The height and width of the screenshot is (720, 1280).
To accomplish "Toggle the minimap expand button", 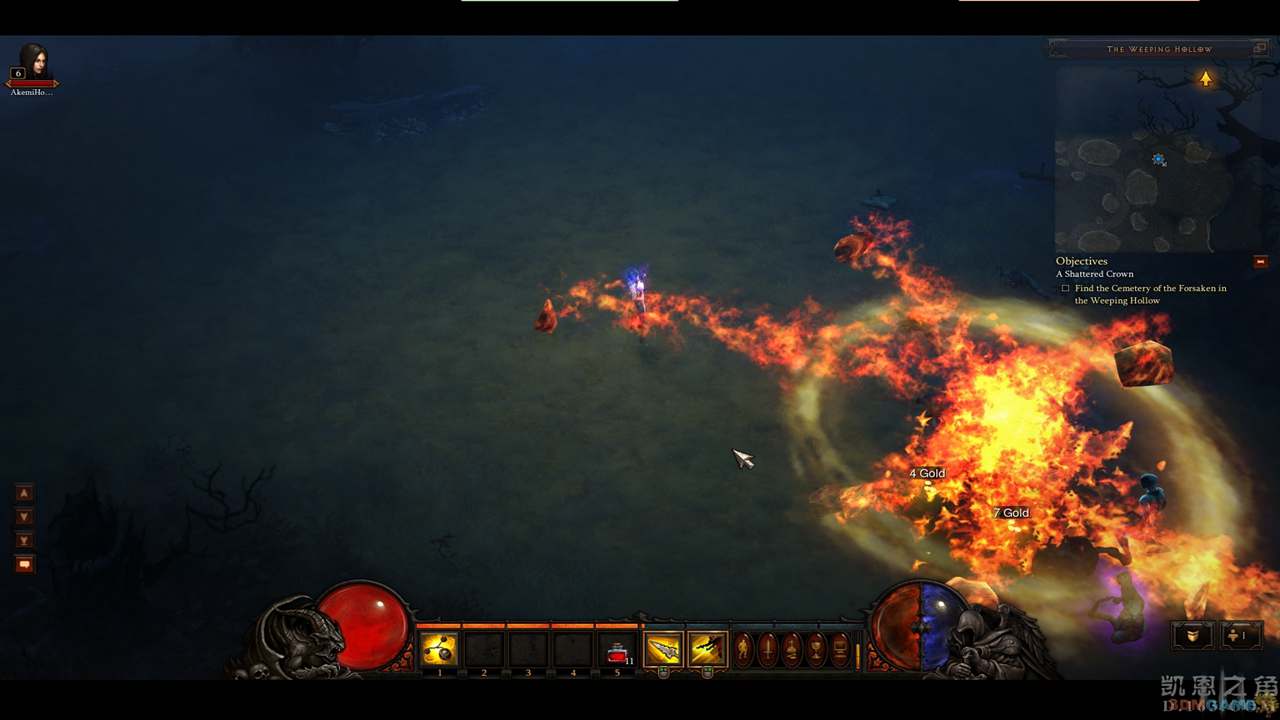I will (x=1261, y=48).
